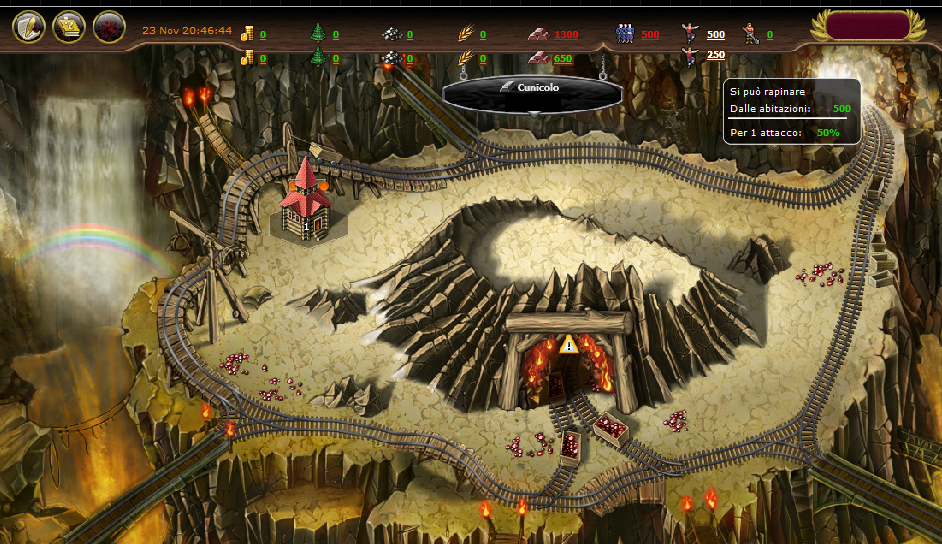Click the golden crown round icon
942x544 pixels.
(69, 27)
